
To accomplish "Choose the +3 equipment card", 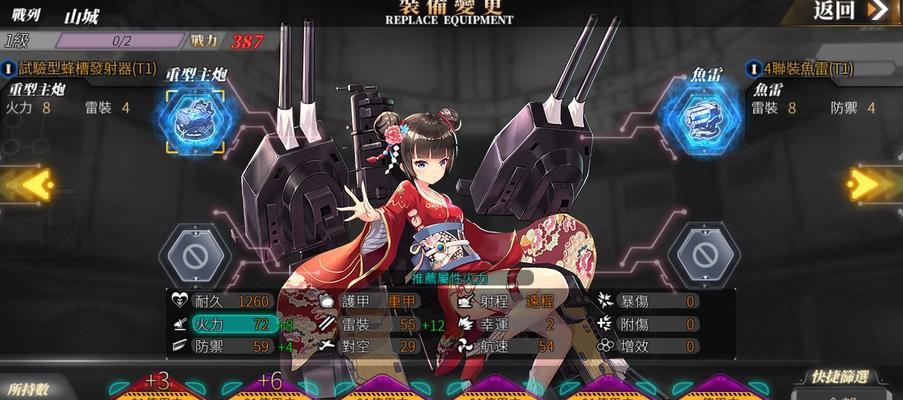I will pos(157,386).
